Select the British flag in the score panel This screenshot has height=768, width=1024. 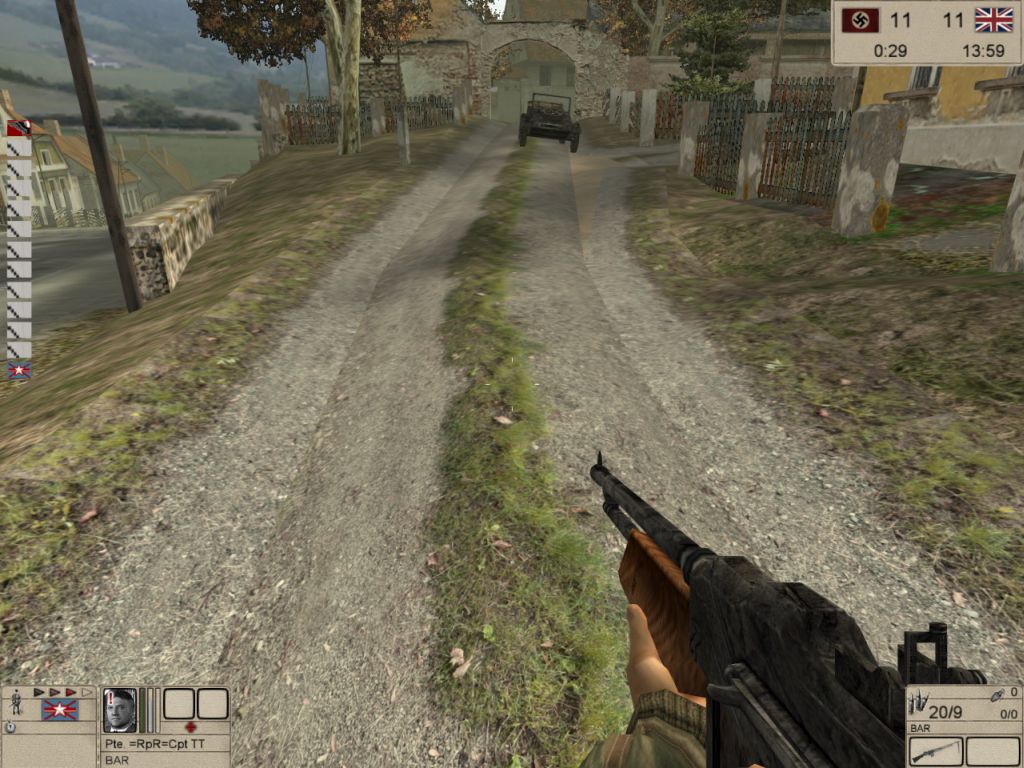(993, 20)
